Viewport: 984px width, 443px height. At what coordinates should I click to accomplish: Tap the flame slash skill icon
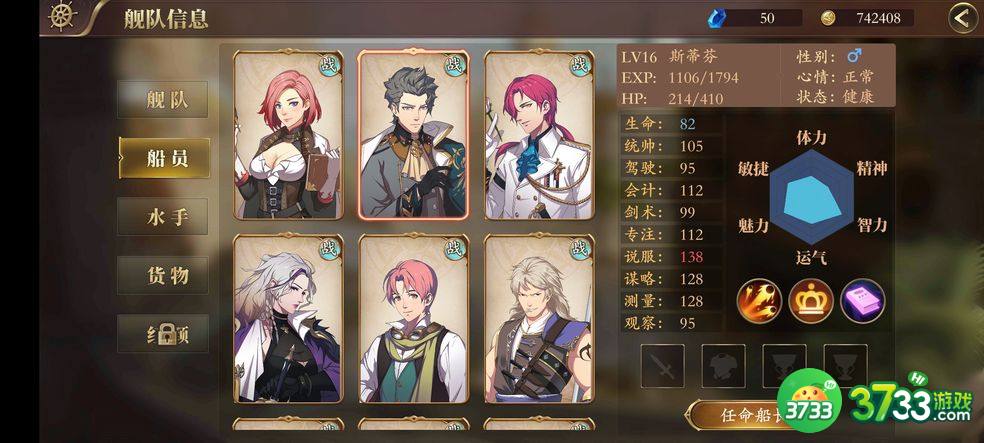pos(760,300)
